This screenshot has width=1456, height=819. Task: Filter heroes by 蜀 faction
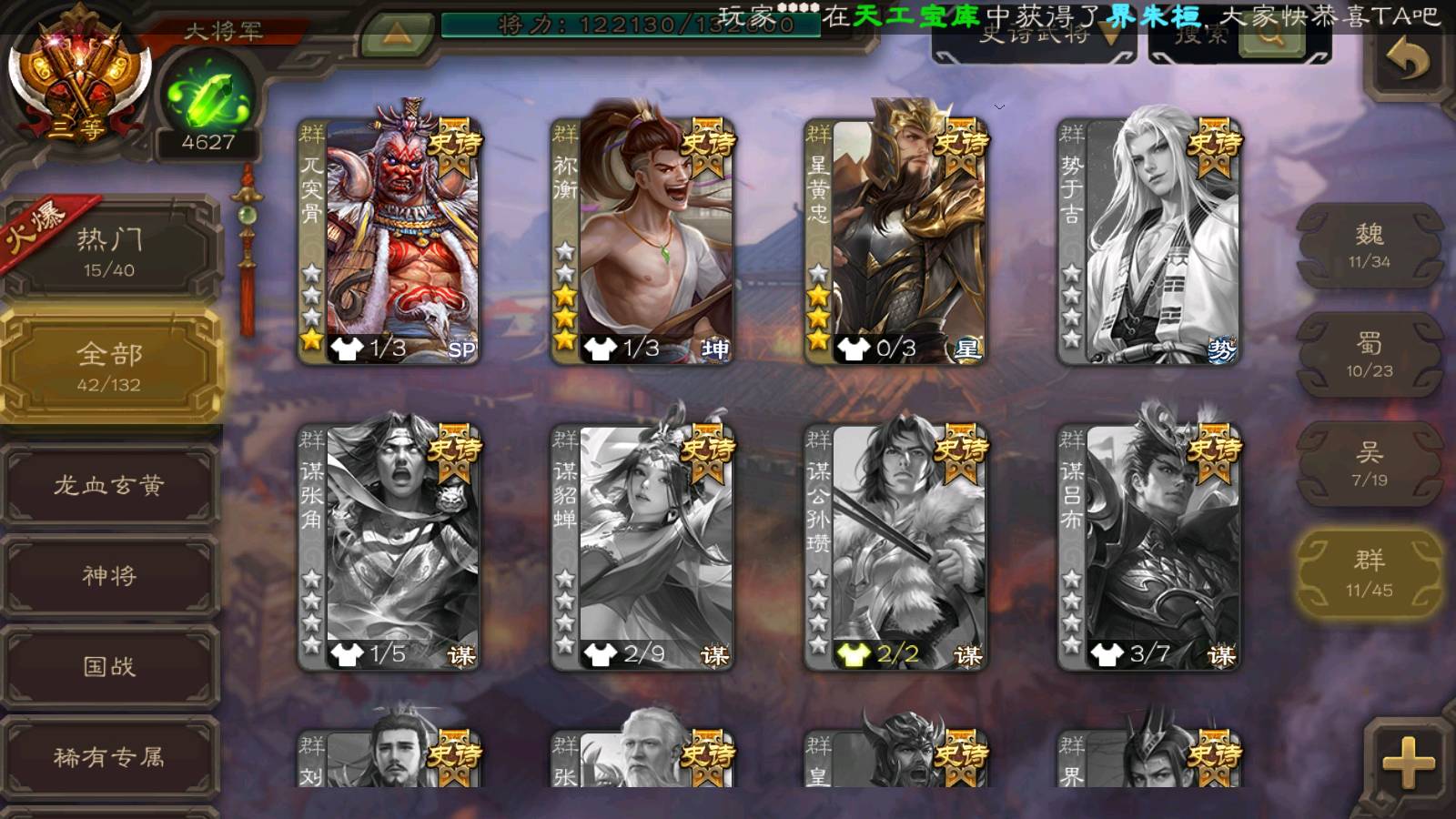click(x=1369, y=355)
